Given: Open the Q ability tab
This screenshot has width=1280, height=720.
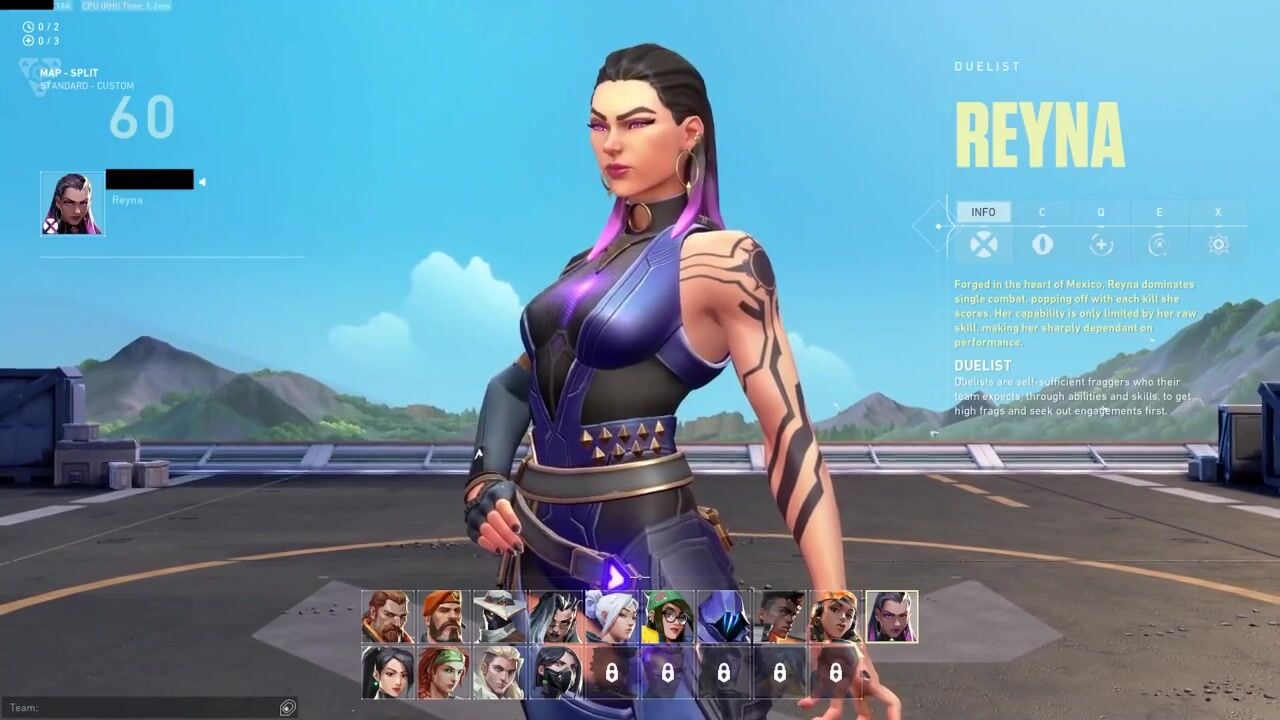Looking at the screenshot, I should [x=1101, y=212].
